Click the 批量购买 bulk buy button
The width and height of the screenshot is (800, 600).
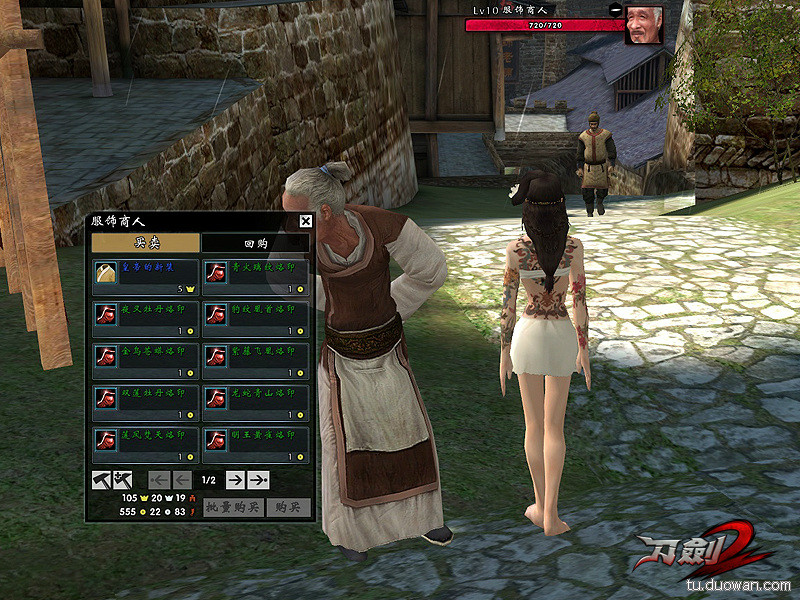(232, 508)
